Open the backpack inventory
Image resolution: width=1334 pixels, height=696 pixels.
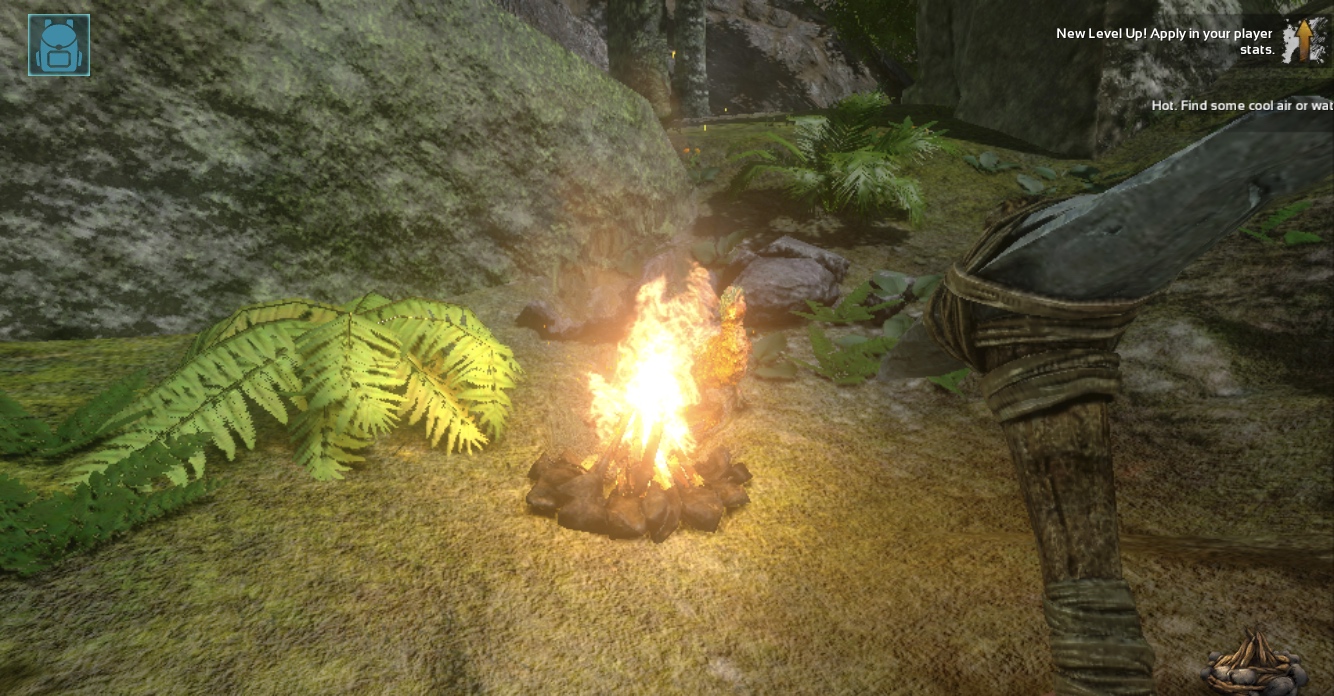point(59,45)
